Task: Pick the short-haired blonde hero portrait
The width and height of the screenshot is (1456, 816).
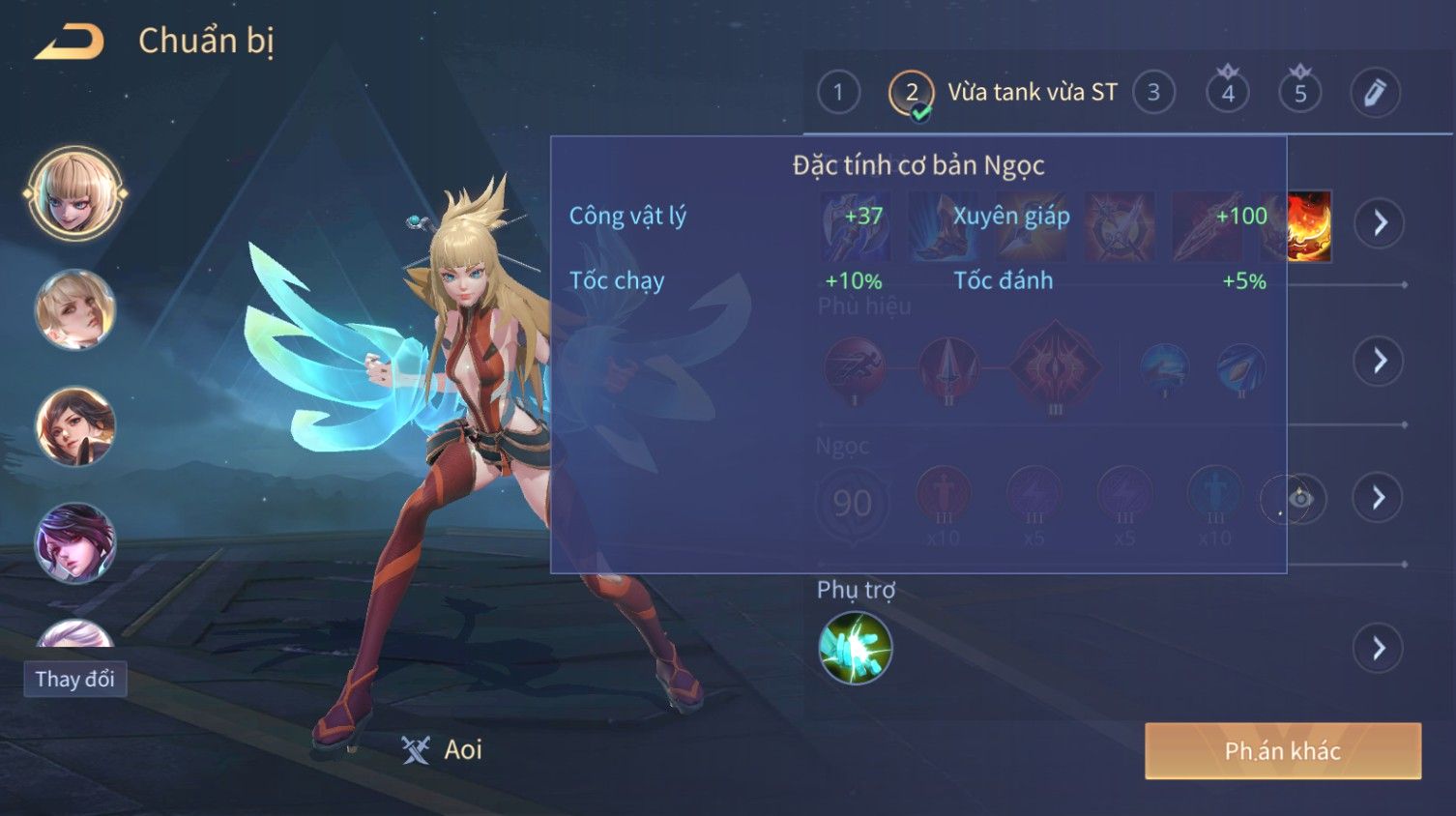Action: 75,309
